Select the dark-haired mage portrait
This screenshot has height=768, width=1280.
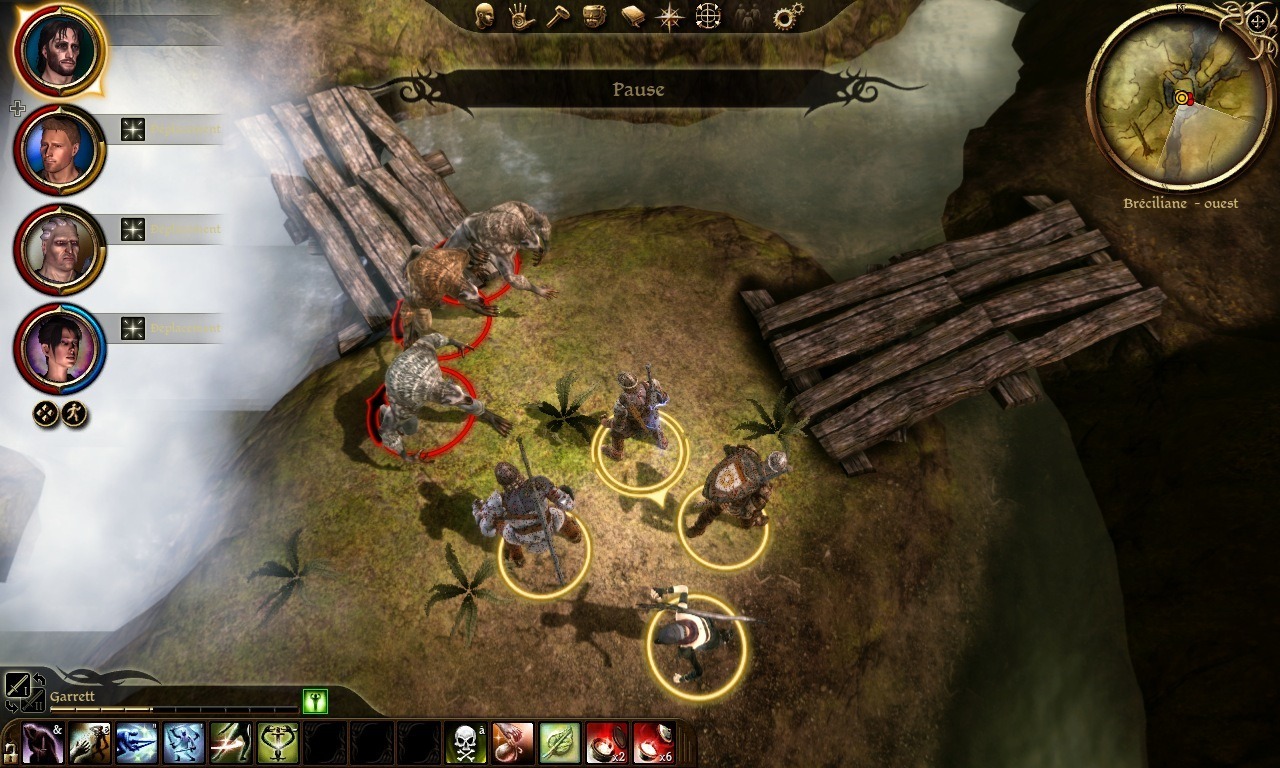pyautogui.click(x=59, y=348)
